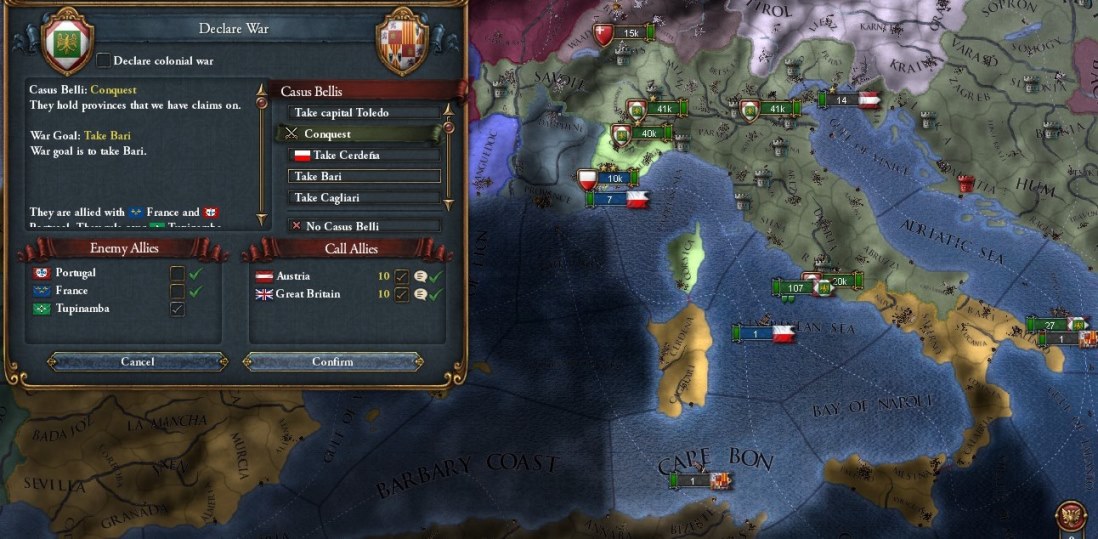Click the Great Britain row in Call Allies
This screenshot has width=1098, height=539.
tap(310, 294)
